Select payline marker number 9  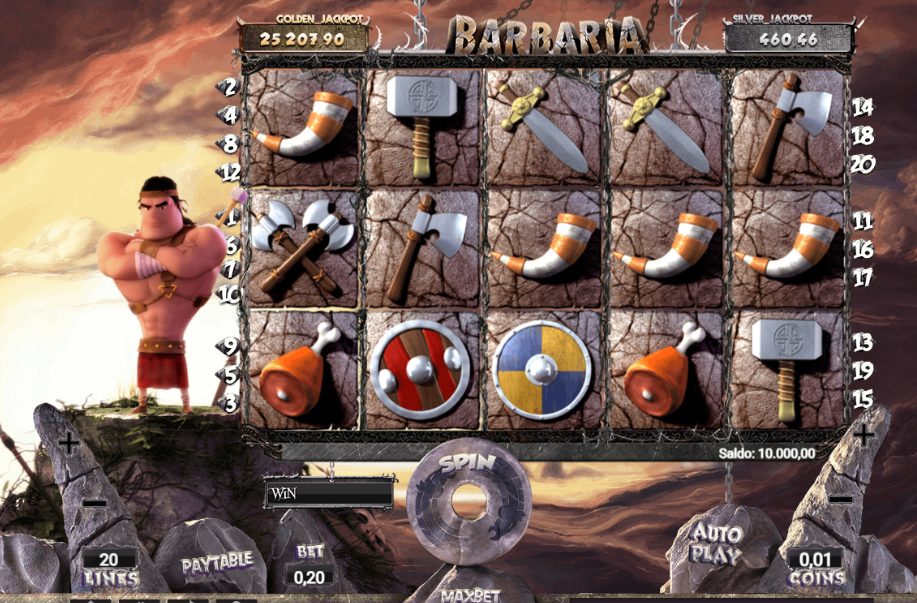coord(230,347)
